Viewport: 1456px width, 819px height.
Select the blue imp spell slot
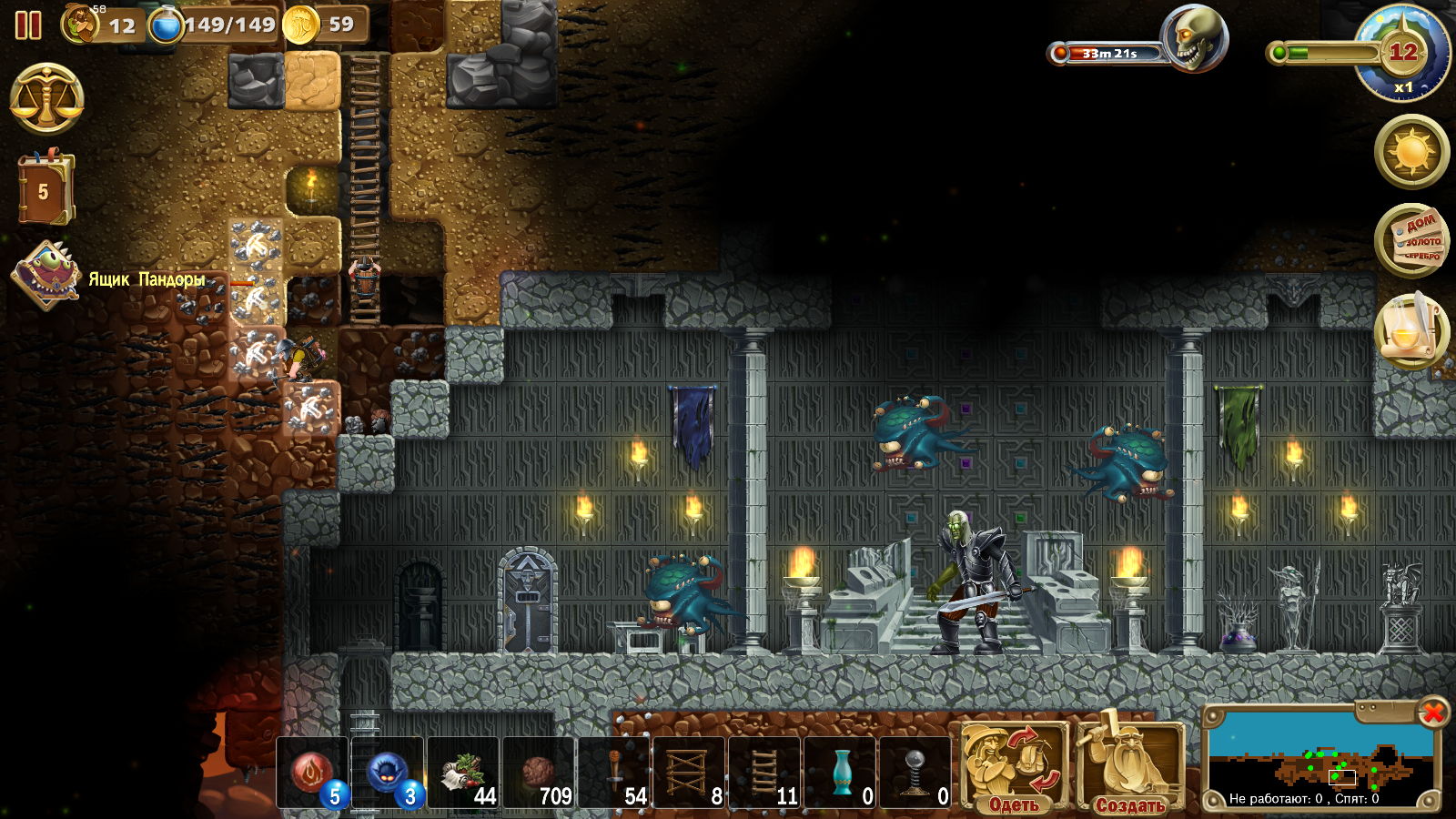[x=389, y=773]
